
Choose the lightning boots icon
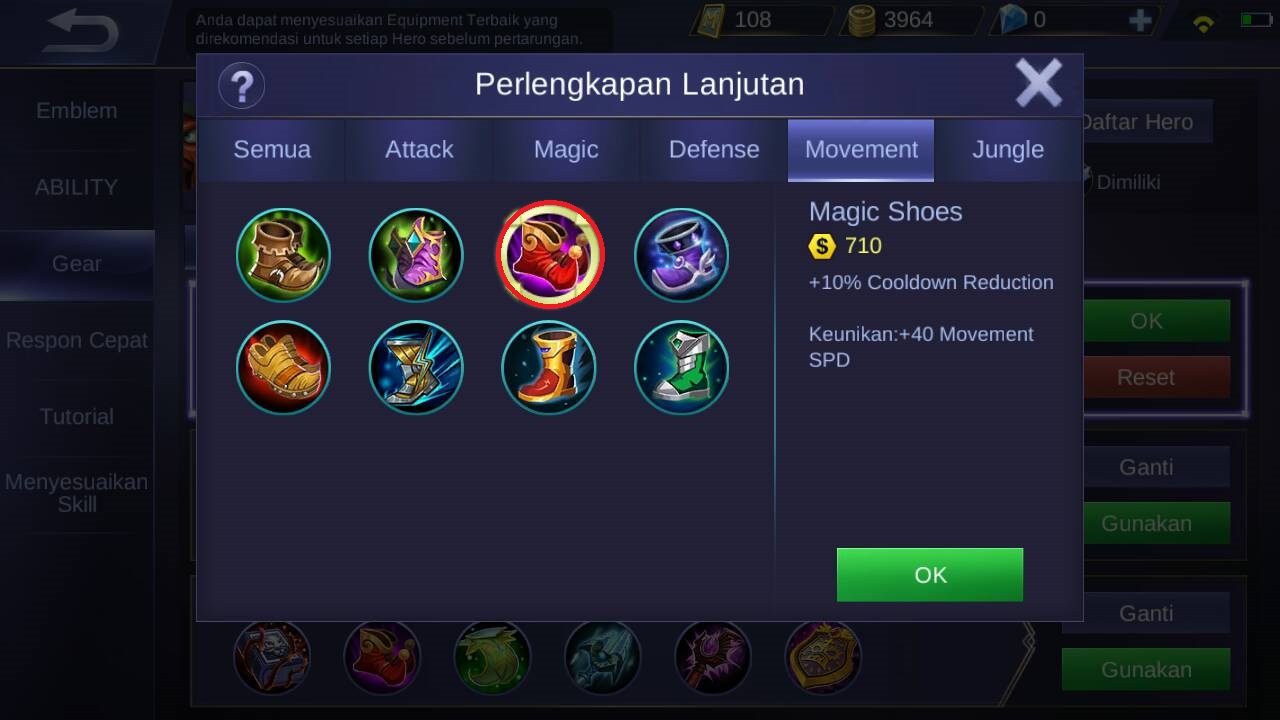click(416, 367)
